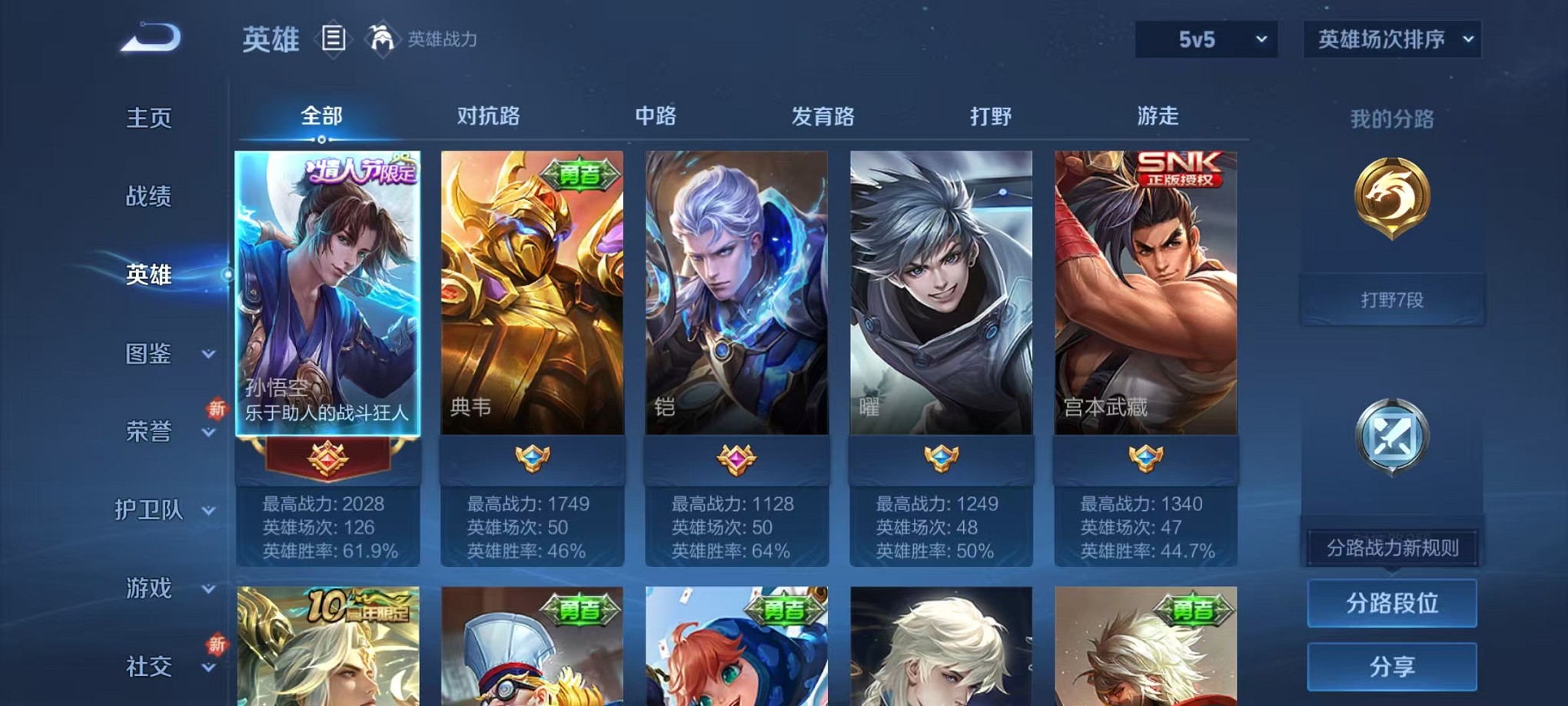Image resolution: width=1568 pixels, height=706 pixels.
Task: Click the mastery badge under 宫本武藏
Action: click(x=1147, y=458)
